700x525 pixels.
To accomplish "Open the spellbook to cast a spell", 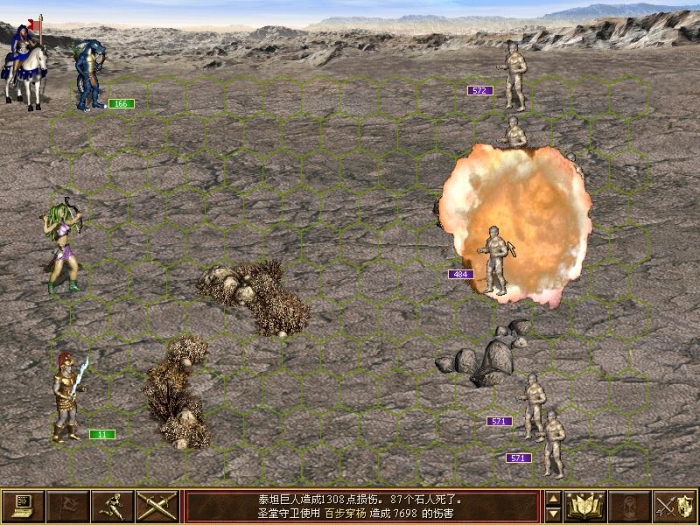I will click(585, 506).
